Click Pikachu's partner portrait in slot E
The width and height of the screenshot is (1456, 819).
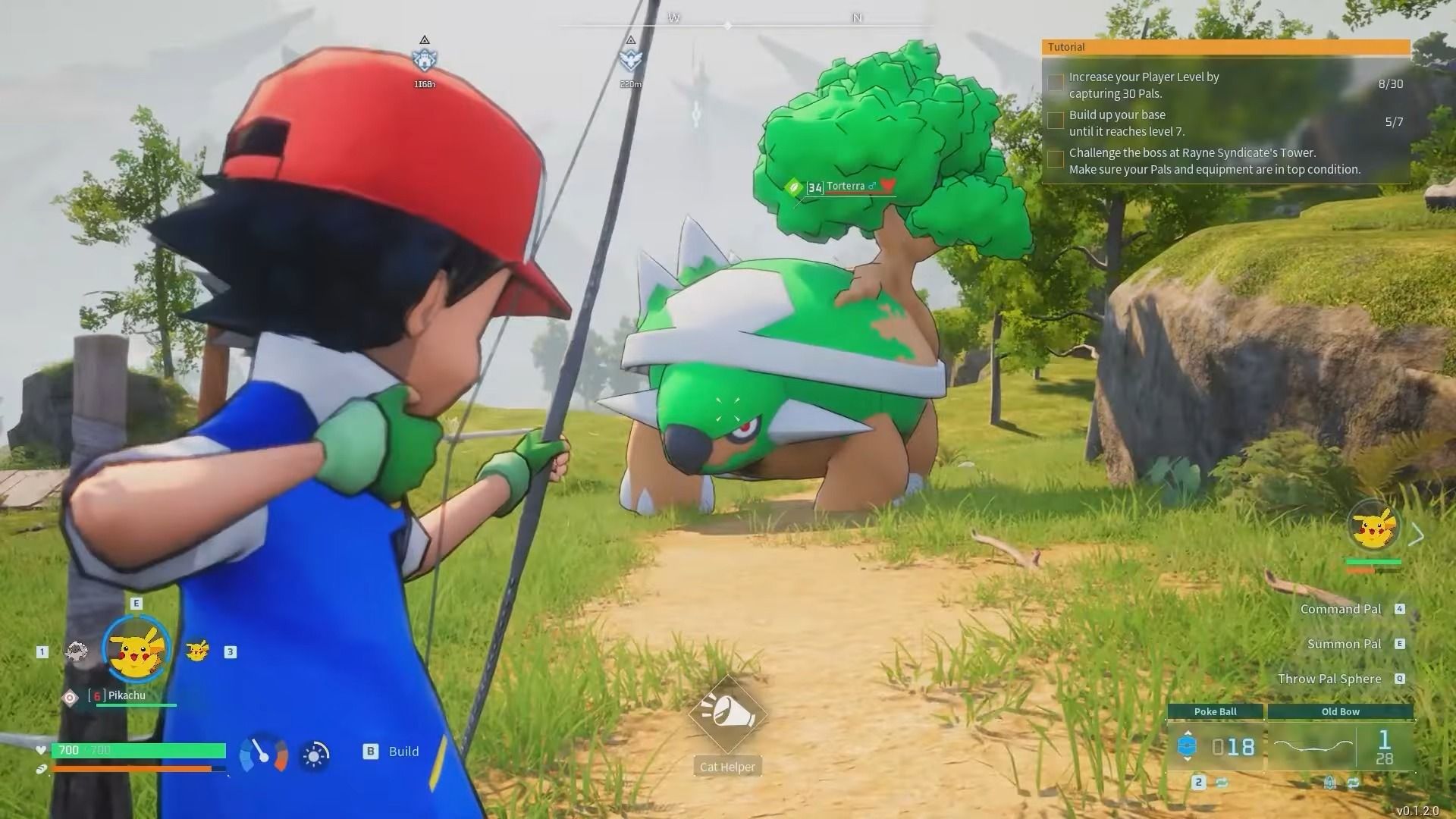coord(134,650)
